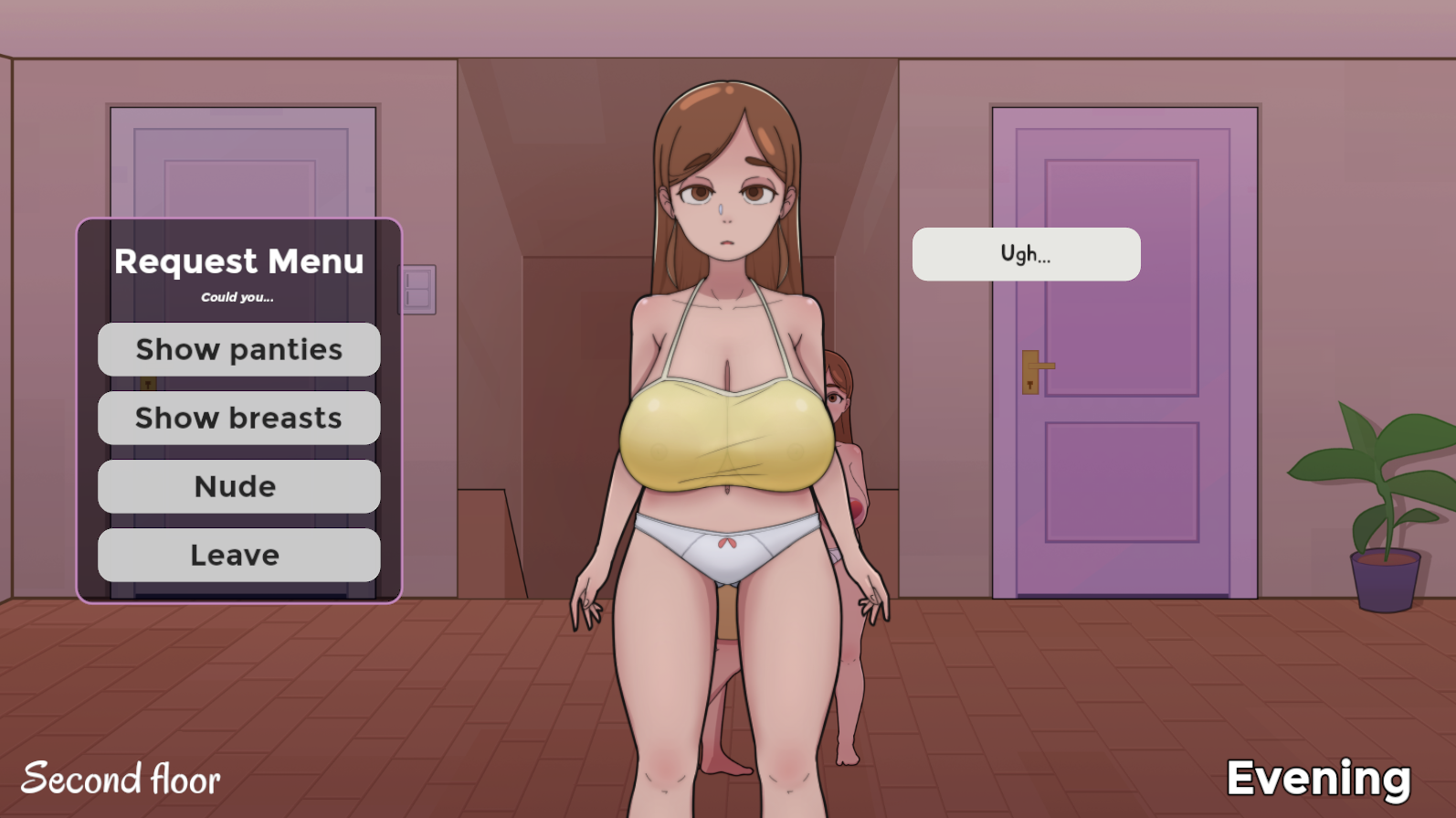This screenshot has height=818, width=1456.
Task: Click the Could you... prompt text
Action: pyautogui.click(x=237, y=297)
